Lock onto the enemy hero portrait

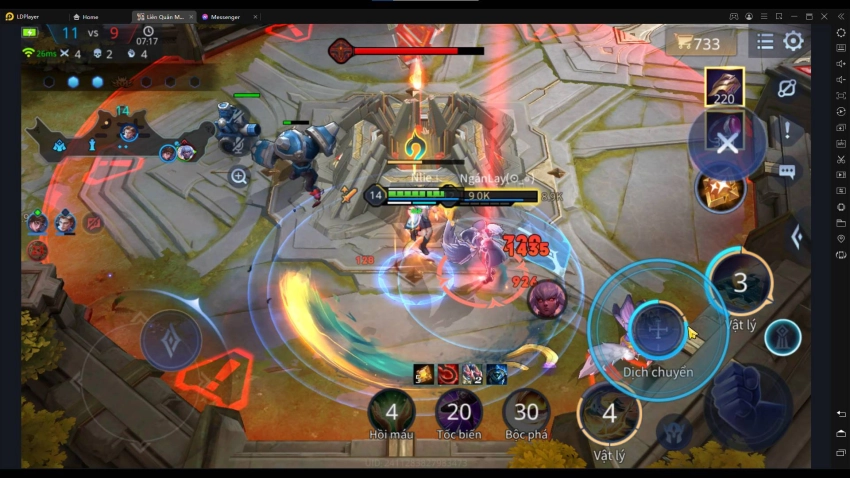coord(547,299)
